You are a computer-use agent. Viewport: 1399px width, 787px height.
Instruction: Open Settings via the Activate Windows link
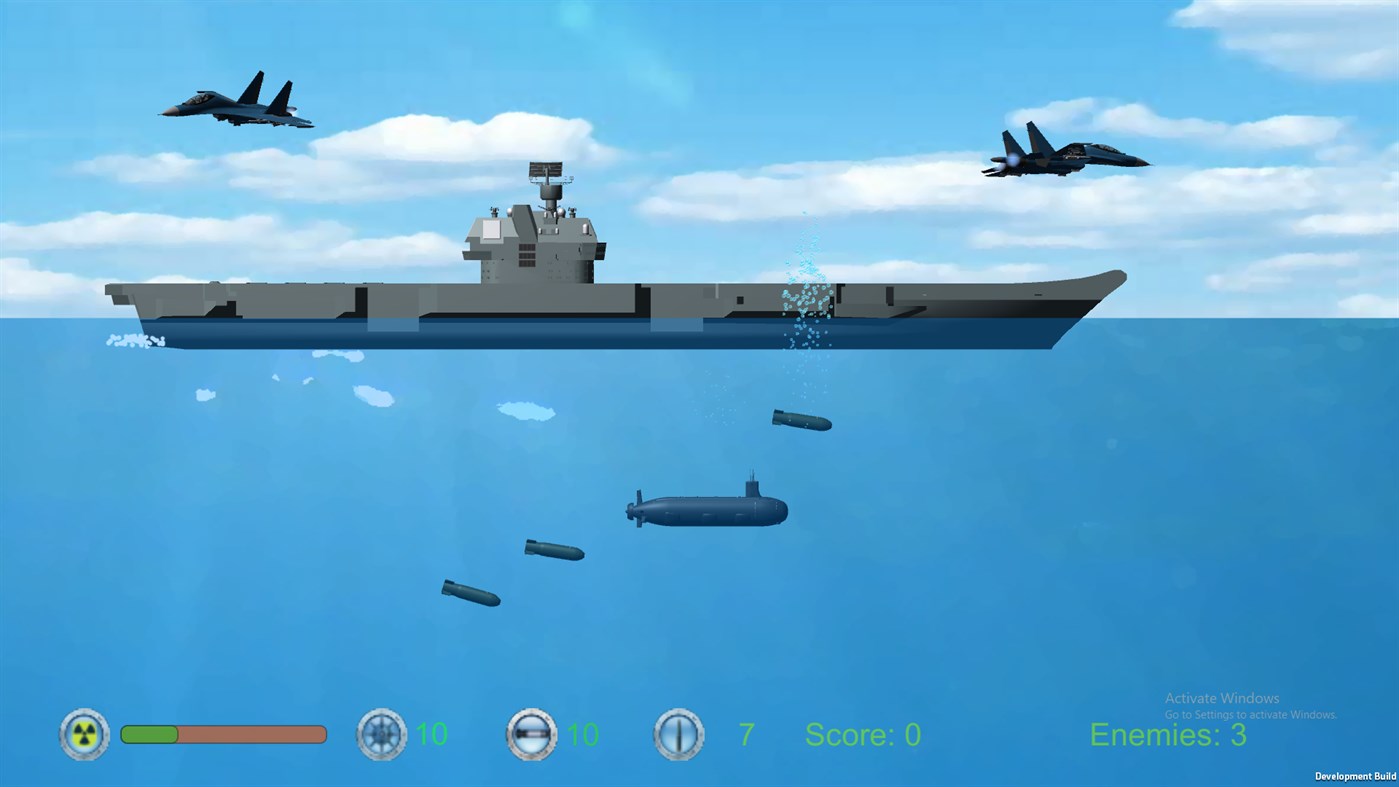pos(1248,714)
